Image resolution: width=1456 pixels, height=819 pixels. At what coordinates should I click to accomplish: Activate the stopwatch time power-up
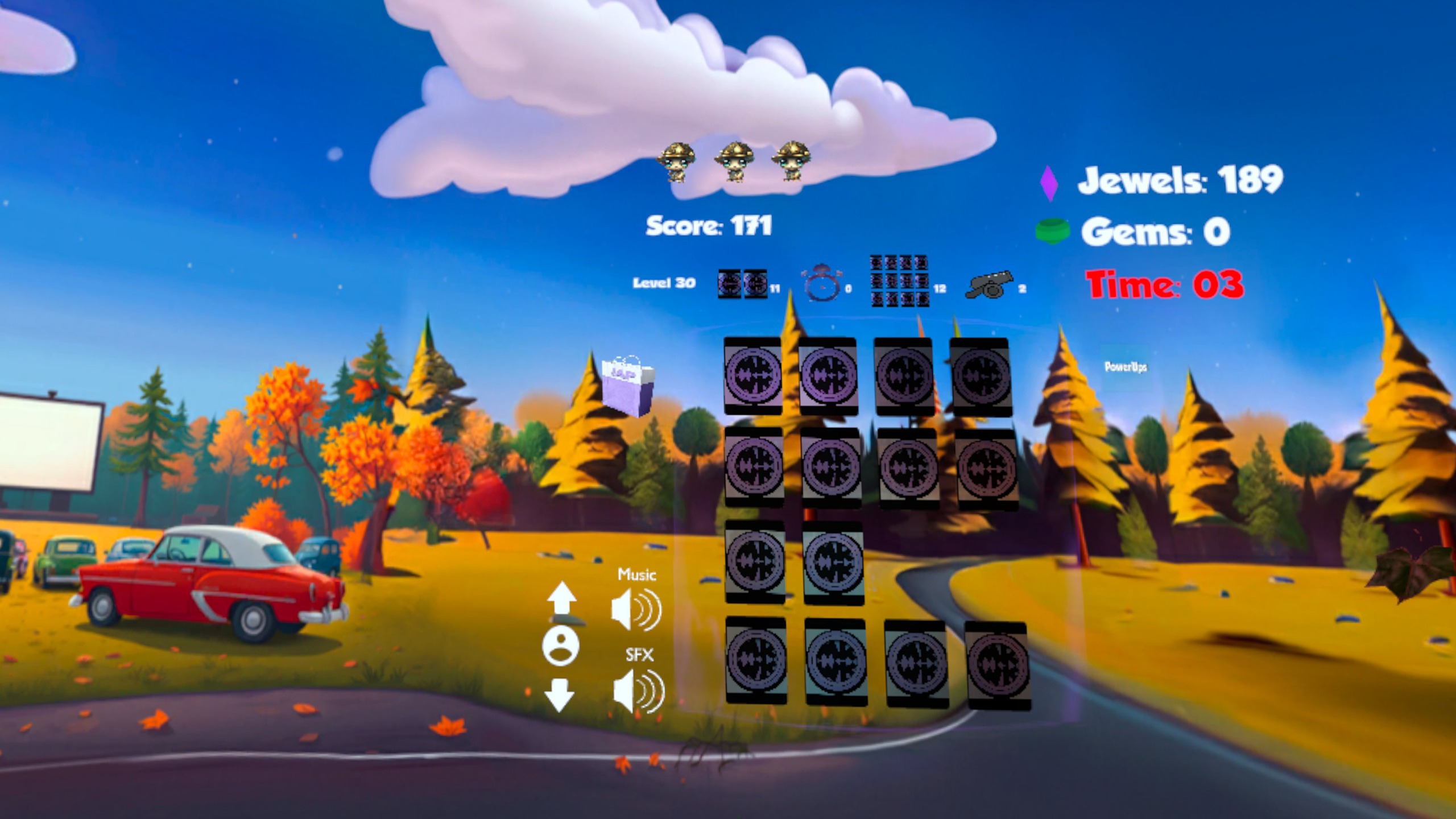coord(822,283)
